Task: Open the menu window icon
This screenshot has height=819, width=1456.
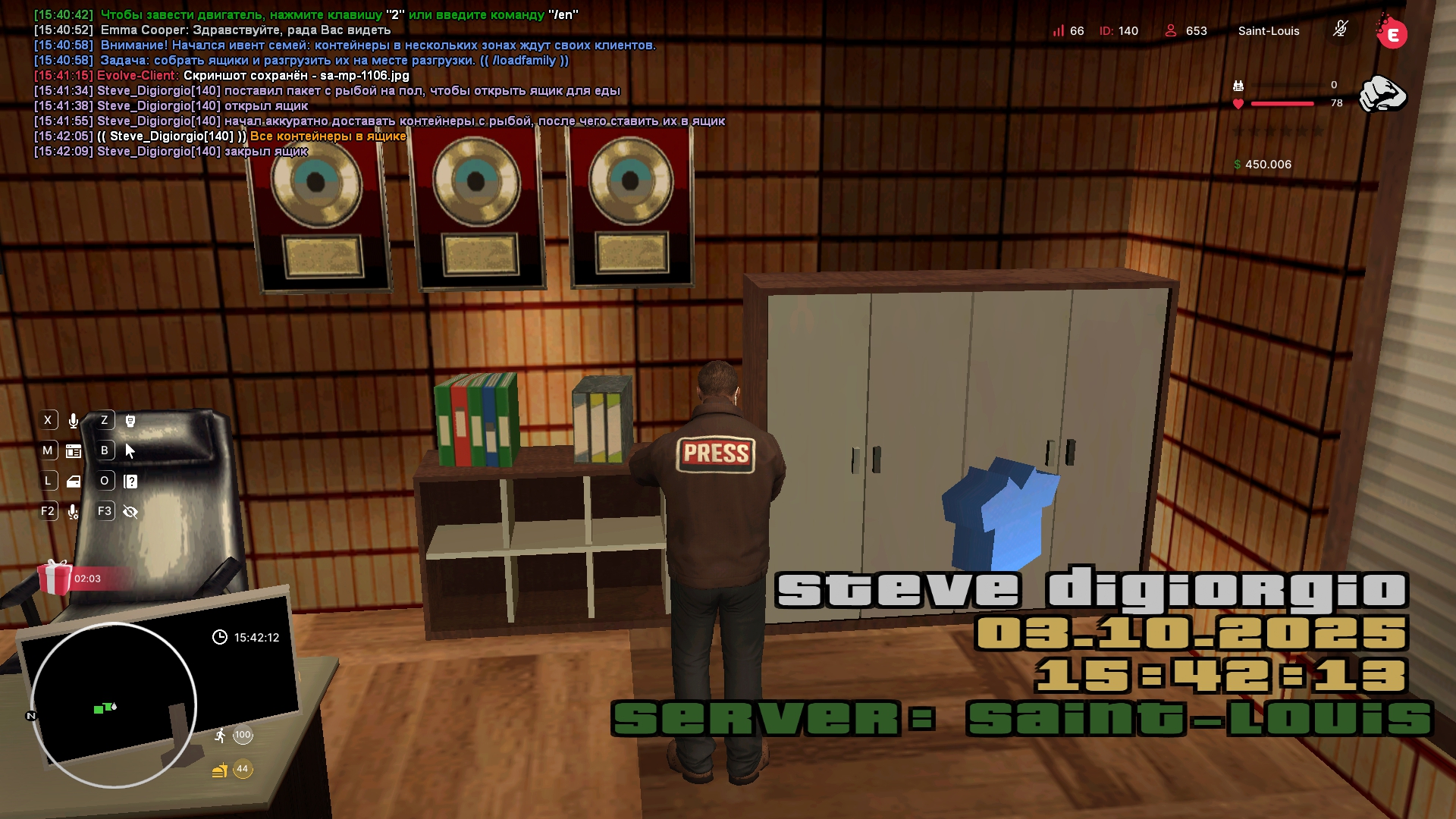Action: pos(74,451)
